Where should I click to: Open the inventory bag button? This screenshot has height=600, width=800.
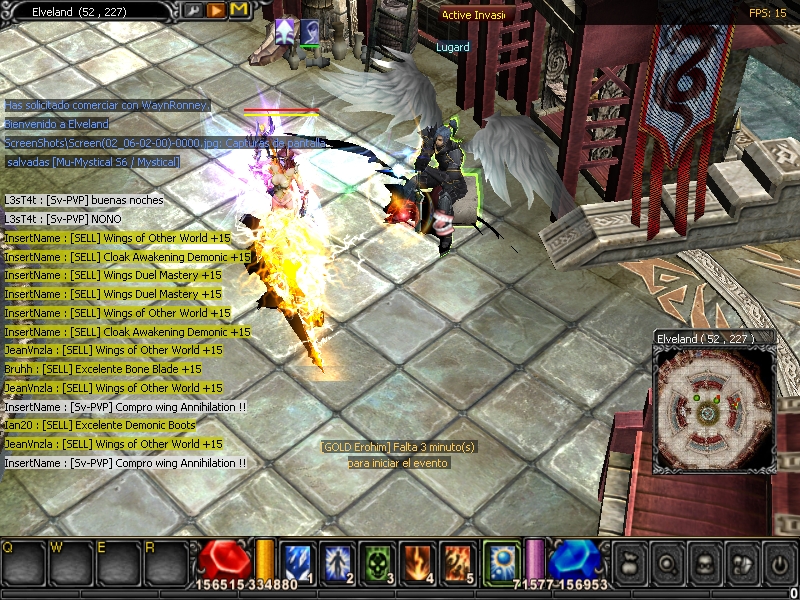[x=631, y=563]
